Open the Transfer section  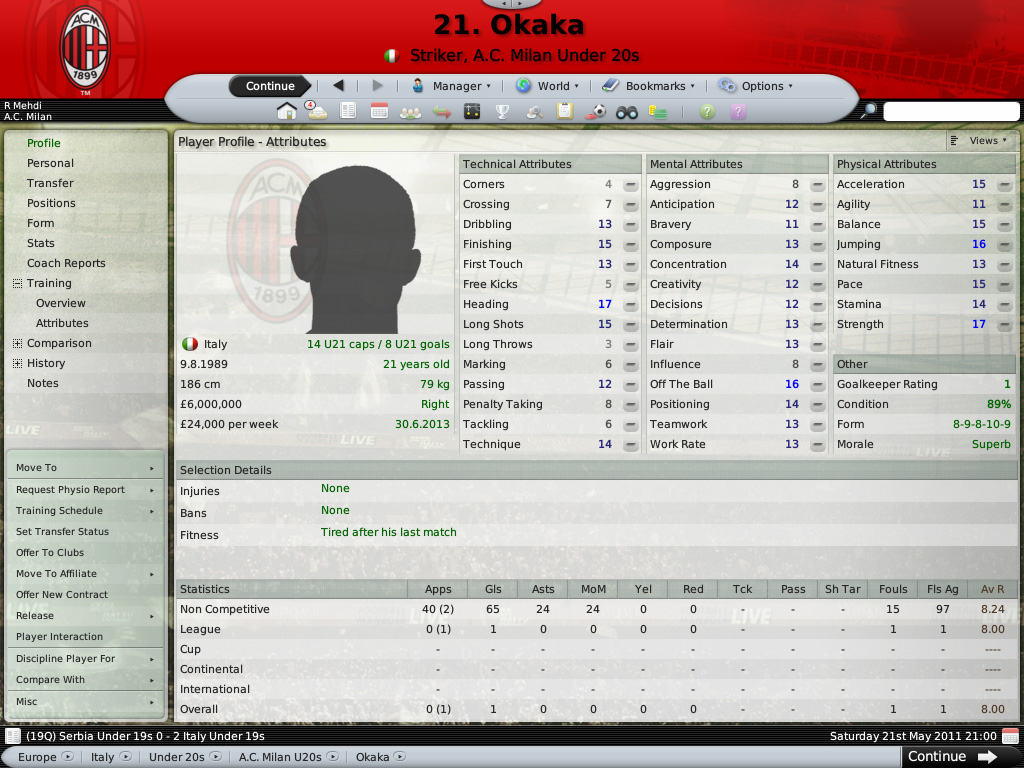(x=50, y=183)
